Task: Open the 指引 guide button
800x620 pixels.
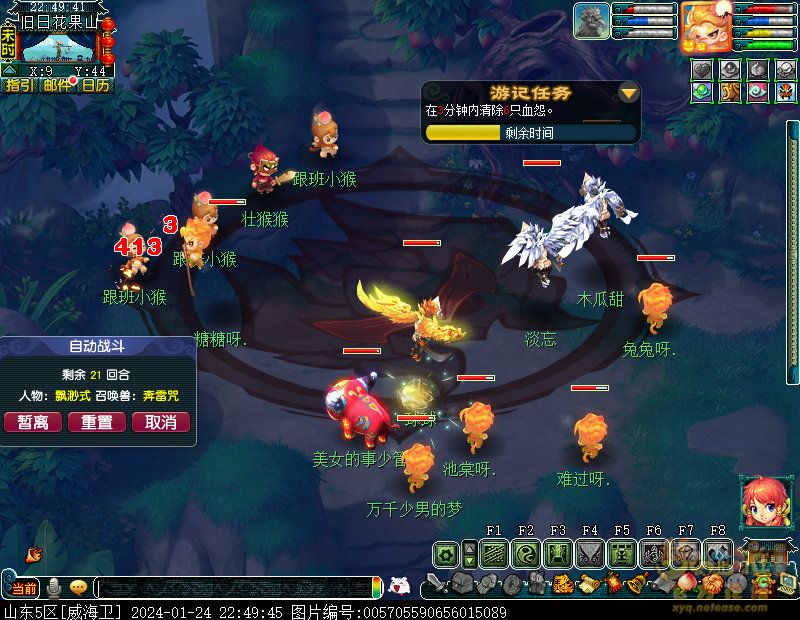Action: pyautogui.click(x=19, y=86)
